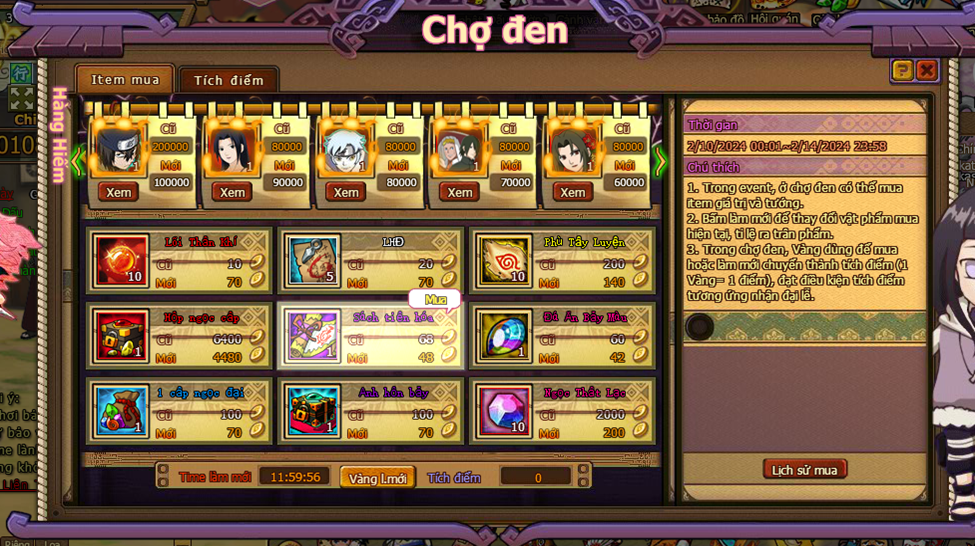Select the Item mua tab
Image resolution: width=975 pixels, height=546 pixels.
click(x=125, y=80)
